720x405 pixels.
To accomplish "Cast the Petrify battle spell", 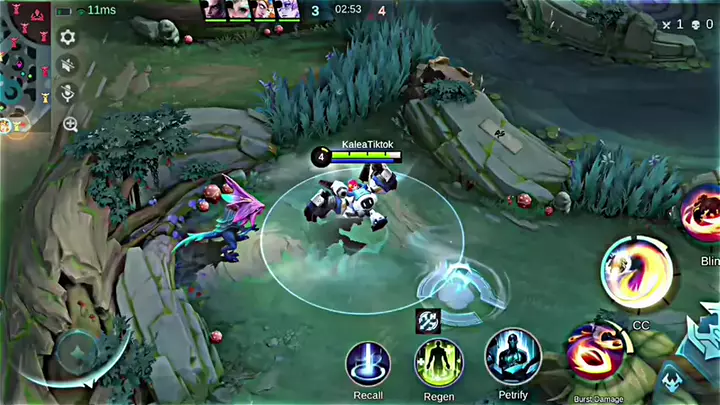I will click(x=513, y=357).
